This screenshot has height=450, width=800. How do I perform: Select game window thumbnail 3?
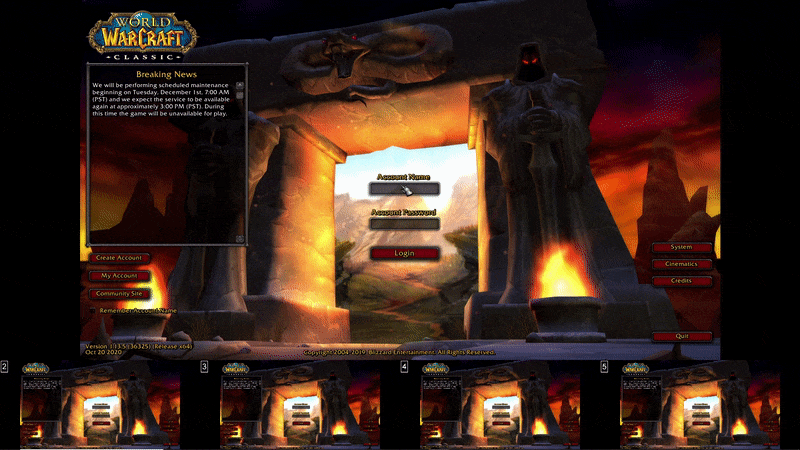[300, 404]
